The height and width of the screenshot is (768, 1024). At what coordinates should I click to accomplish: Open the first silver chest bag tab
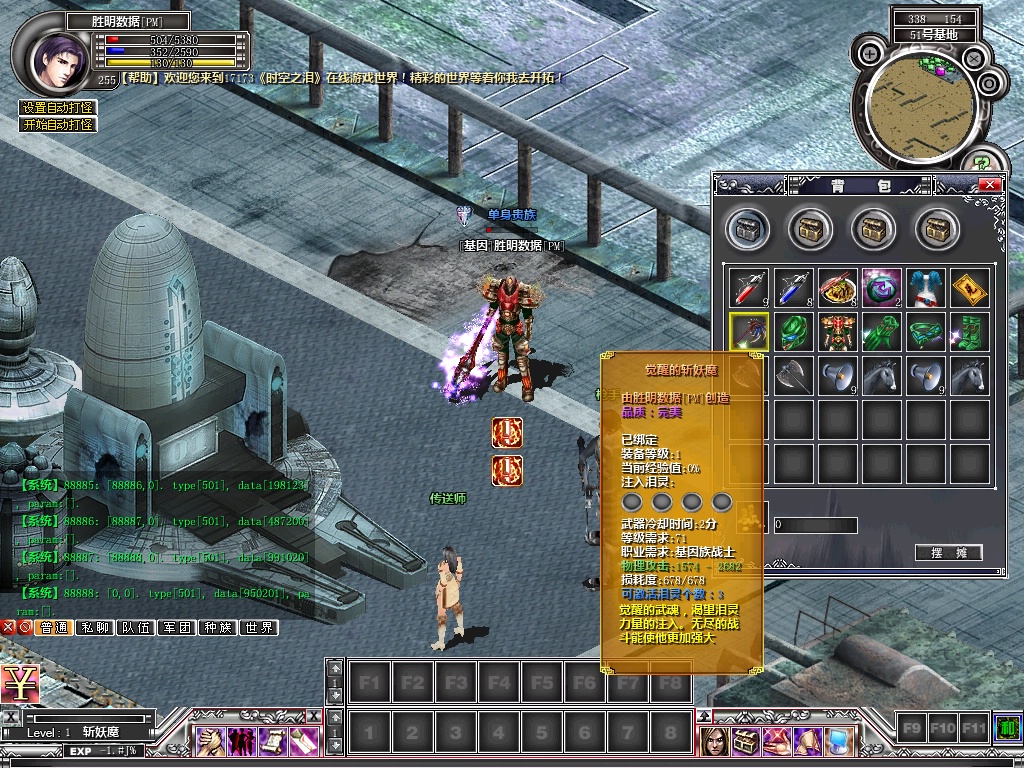pos(747,230)
